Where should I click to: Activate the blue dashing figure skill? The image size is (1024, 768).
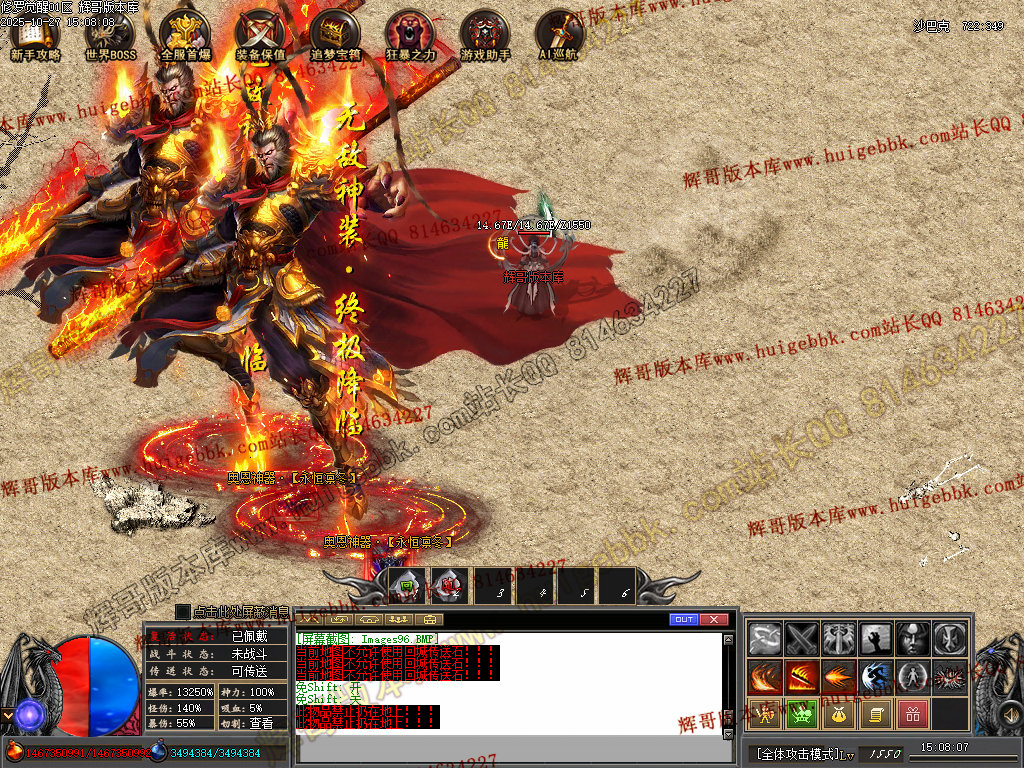[x=875, y=677]
